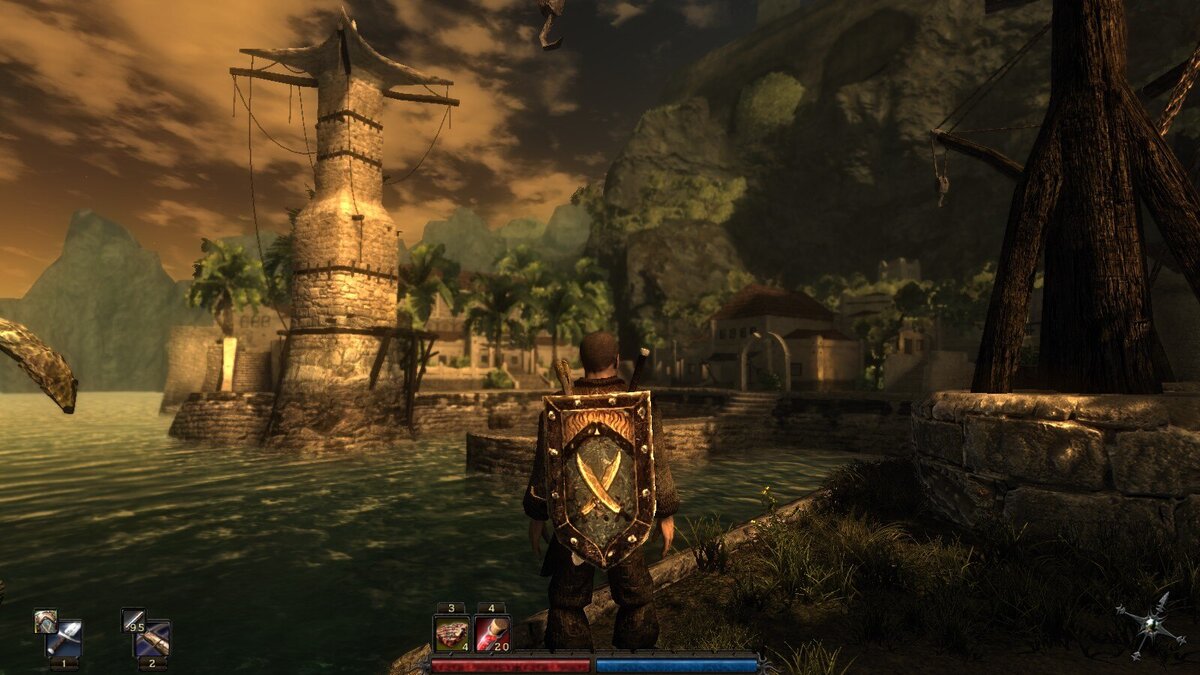
Task: Use the grilled meat in quick slot 3
Action: click(451, 634)
